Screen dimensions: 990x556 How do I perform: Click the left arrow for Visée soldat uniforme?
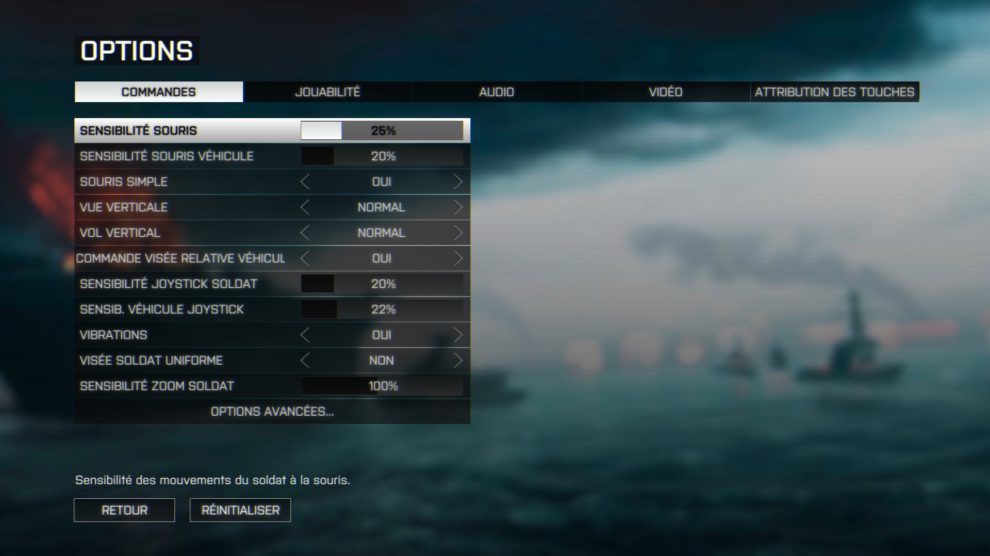point(306,360)
